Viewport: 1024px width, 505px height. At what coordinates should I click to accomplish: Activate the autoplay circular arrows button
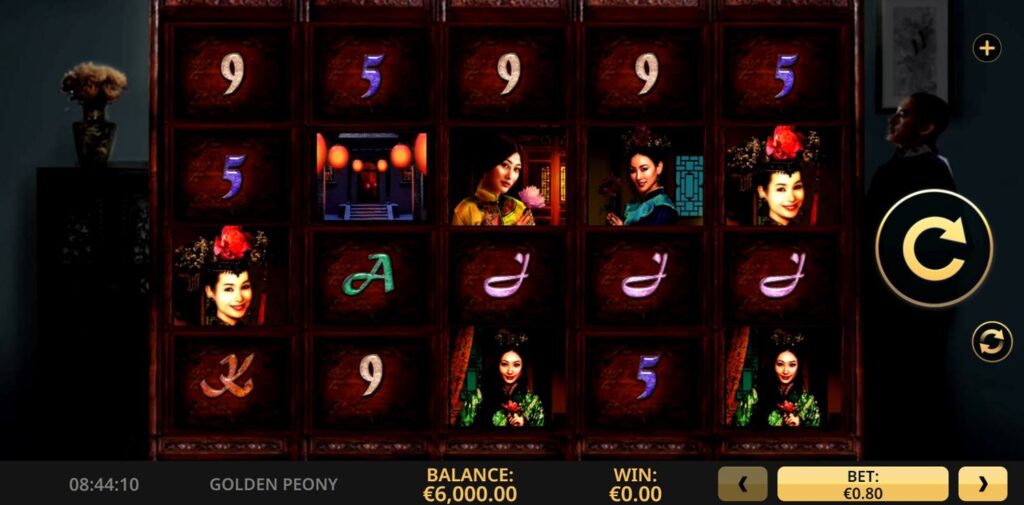tap(992, 342)
